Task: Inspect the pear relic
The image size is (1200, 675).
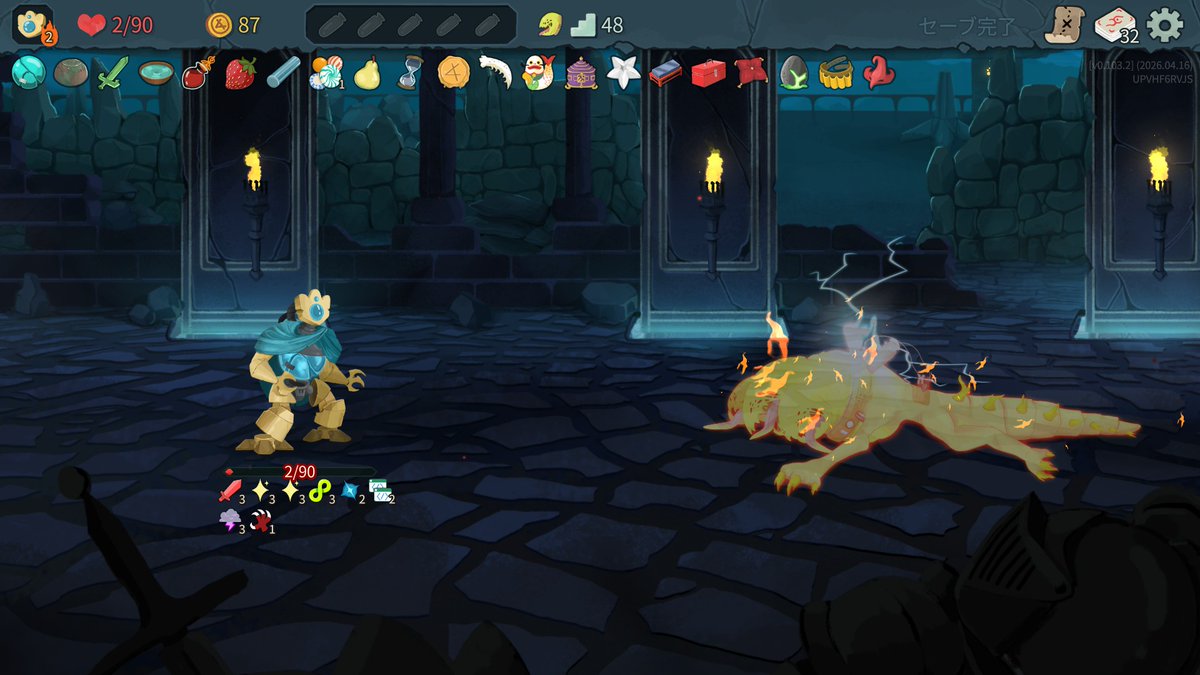Action: pyautogui.click(x=367, y=73)
